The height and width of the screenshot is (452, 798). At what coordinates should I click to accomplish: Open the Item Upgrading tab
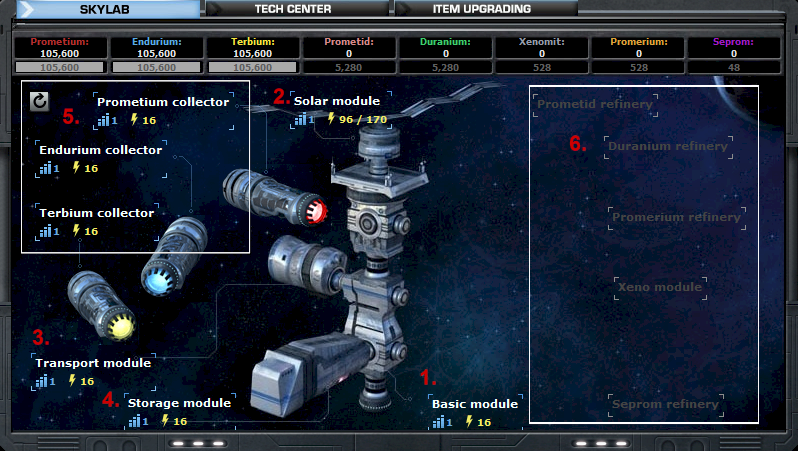coord(481,9)
